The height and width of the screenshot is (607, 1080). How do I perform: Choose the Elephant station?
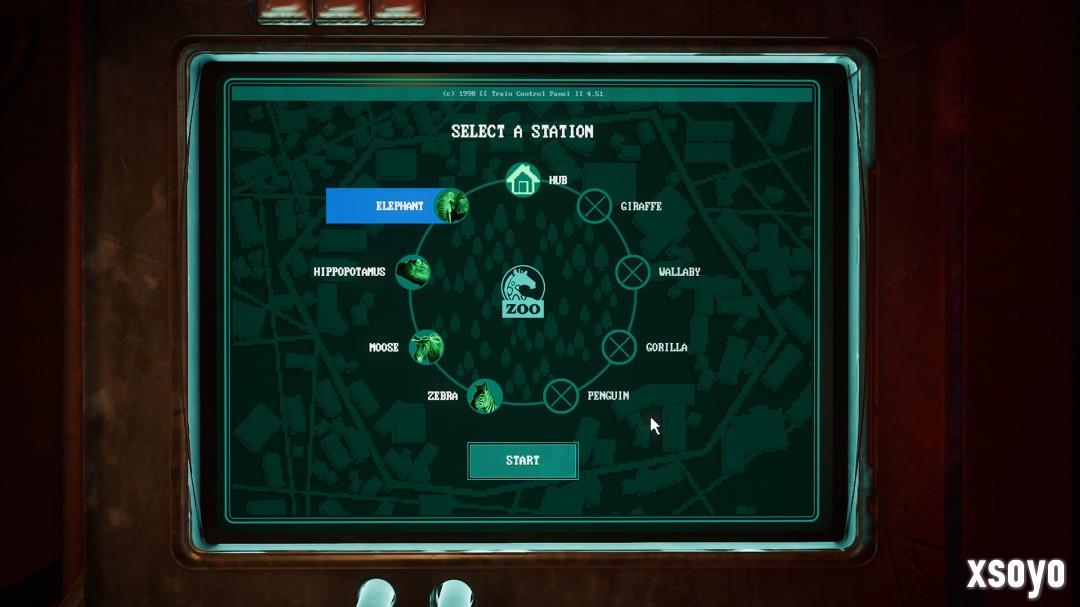451,206
